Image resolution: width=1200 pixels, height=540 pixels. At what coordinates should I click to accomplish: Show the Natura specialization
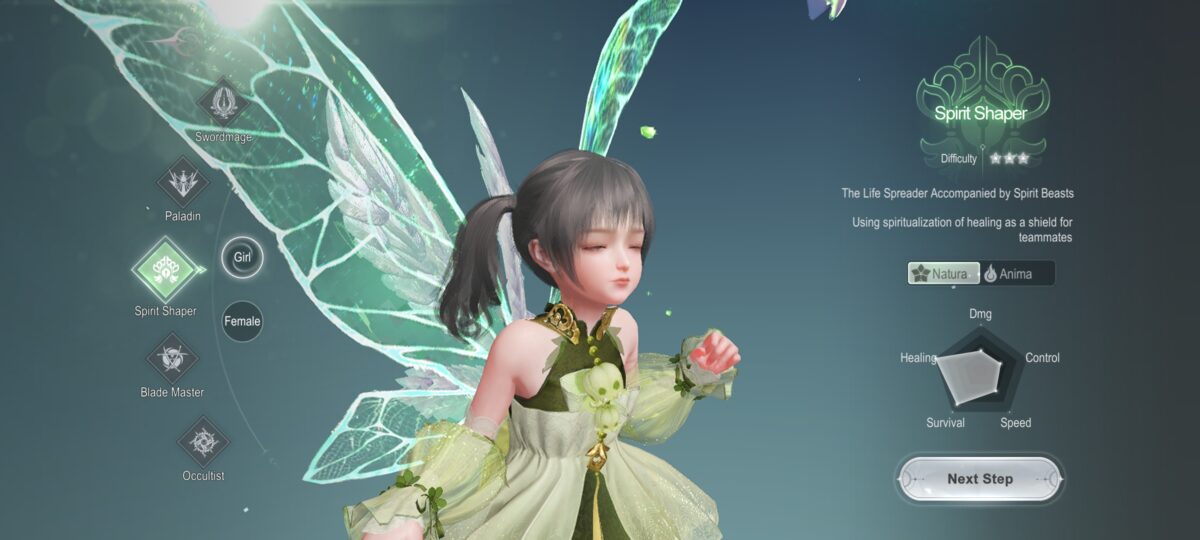(943, 273)
